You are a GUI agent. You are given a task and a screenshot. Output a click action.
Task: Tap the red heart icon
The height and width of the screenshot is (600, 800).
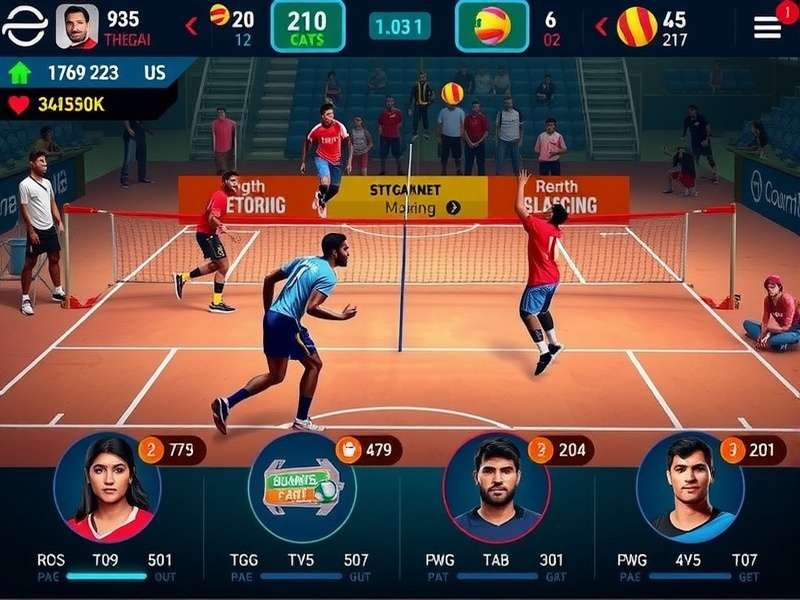click(19, 103)
